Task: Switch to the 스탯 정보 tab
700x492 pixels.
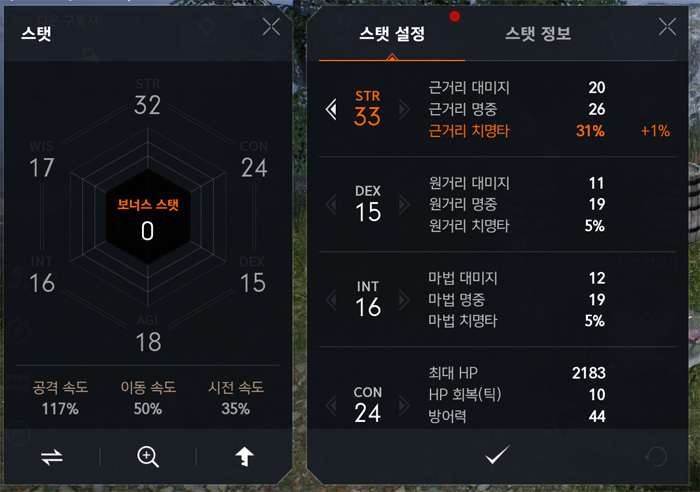Action: pos(538,34)
